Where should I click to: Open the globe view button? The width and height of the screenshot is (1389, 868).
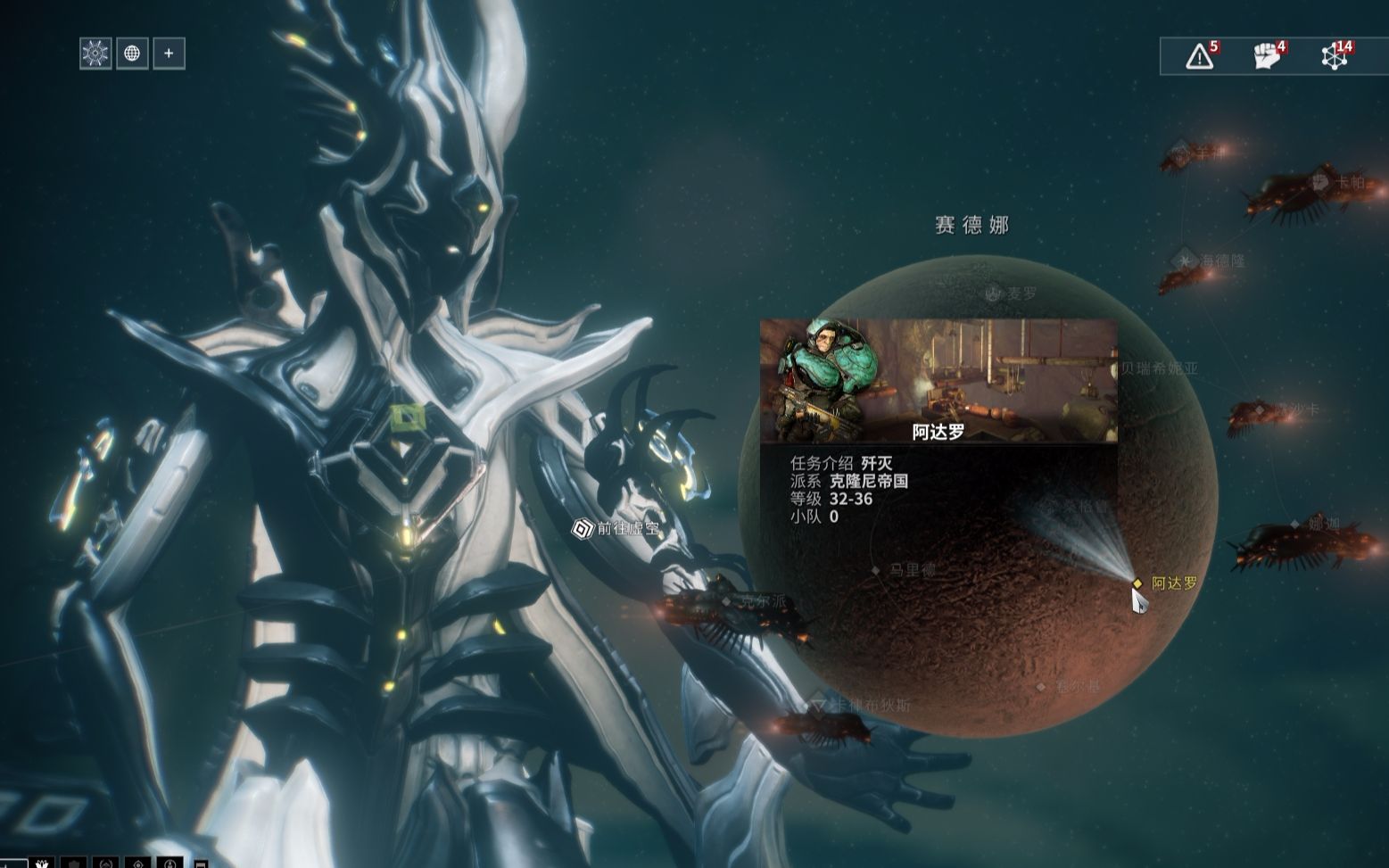tap(132, 54)
